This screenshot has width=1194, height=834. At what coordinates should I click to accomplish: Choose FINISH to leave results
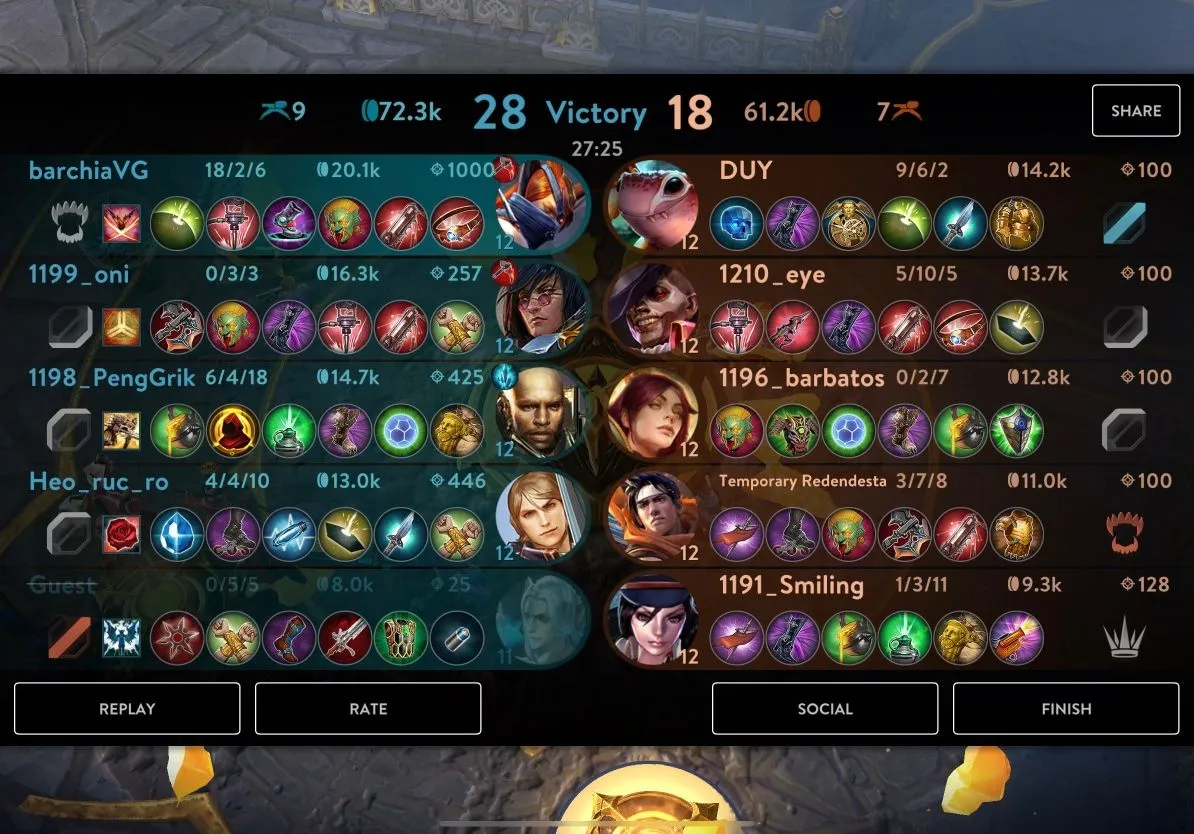click(1066, 709)
